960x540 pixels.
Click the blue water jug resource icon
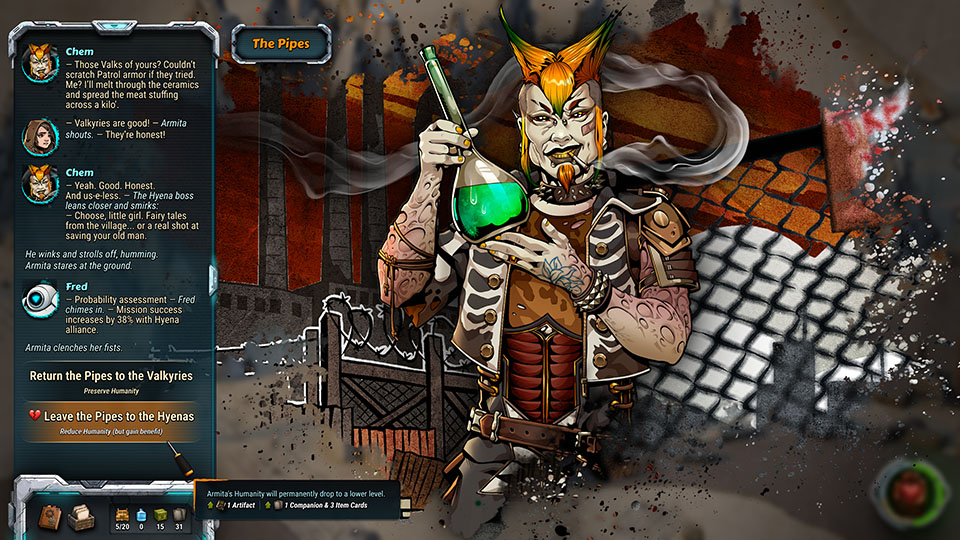(x=139, y=511)
